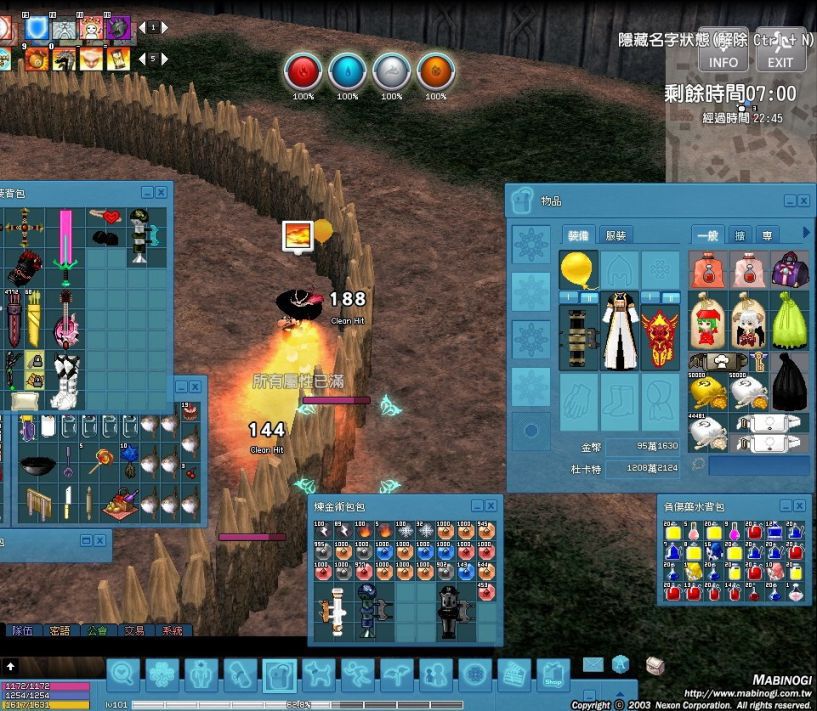Pick the green dress bag item
Screen dimensions: 817x711
point(789,319)
